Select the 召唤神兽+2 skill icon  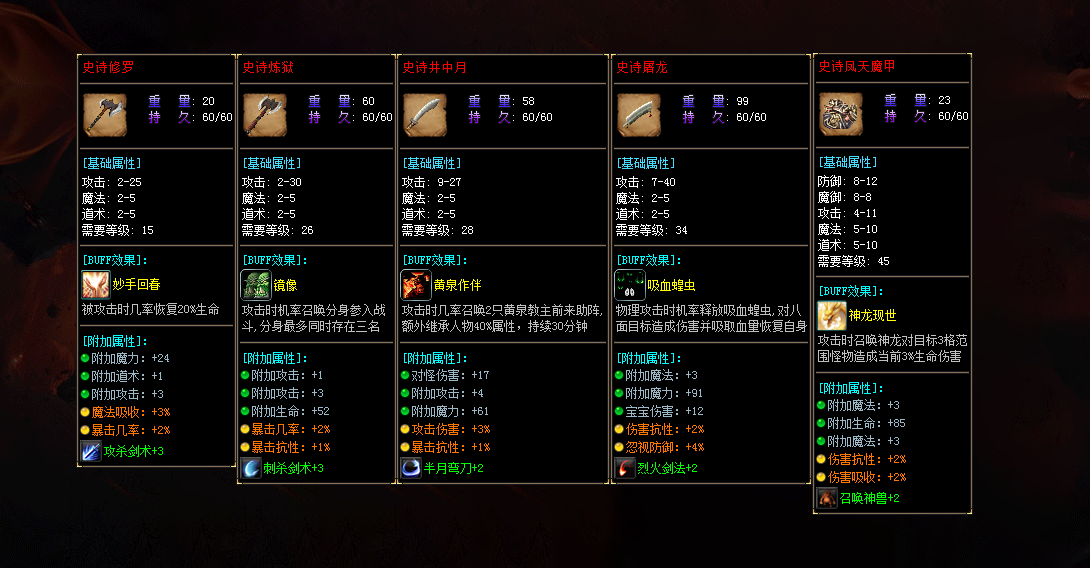coord(827,498)
